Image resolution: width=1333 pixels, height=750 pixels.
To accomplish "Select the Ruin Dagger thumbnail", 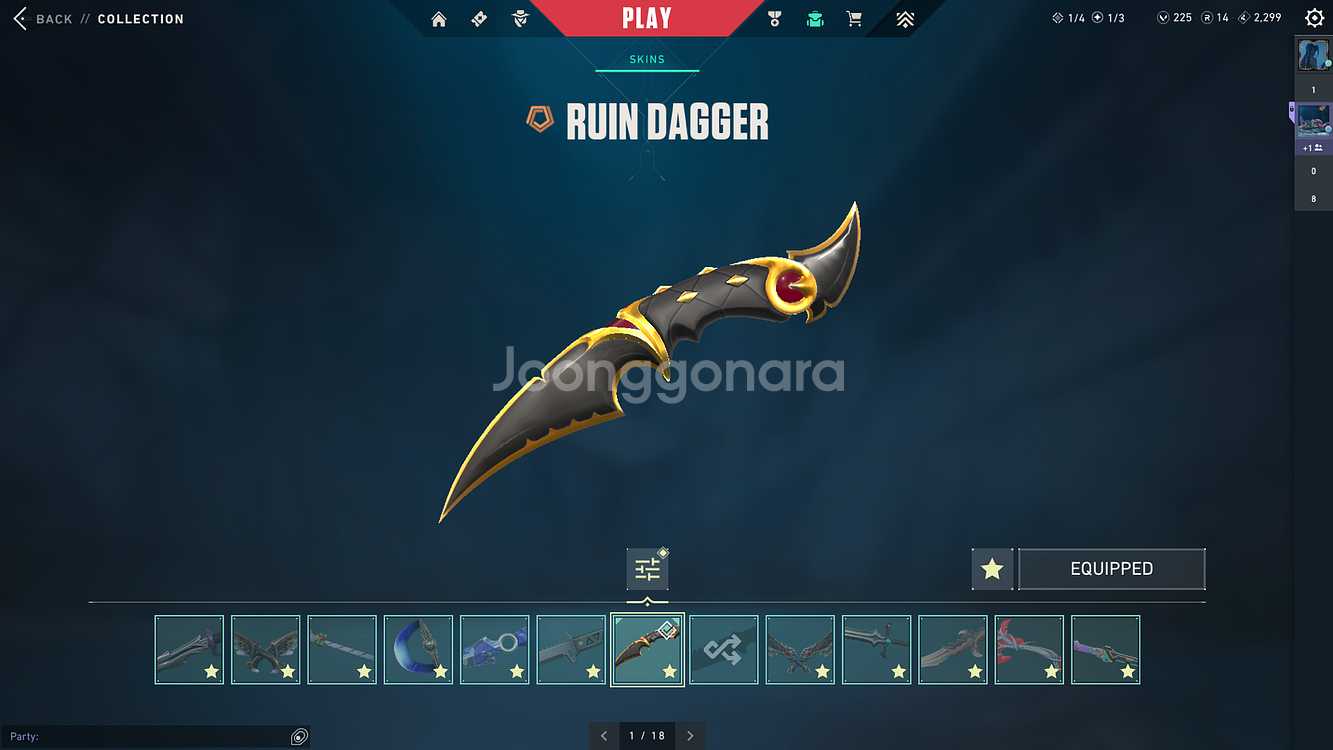I will tap(647, 650).
